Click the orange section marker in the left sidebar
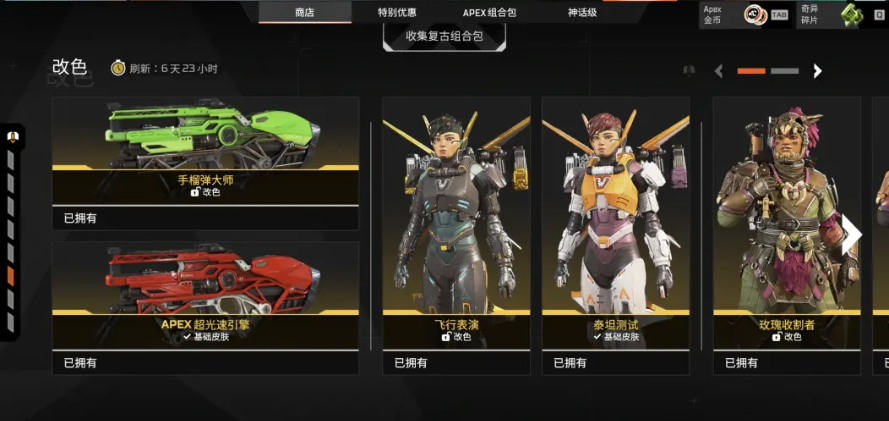The image size is (889, 421). coord(10,275)
